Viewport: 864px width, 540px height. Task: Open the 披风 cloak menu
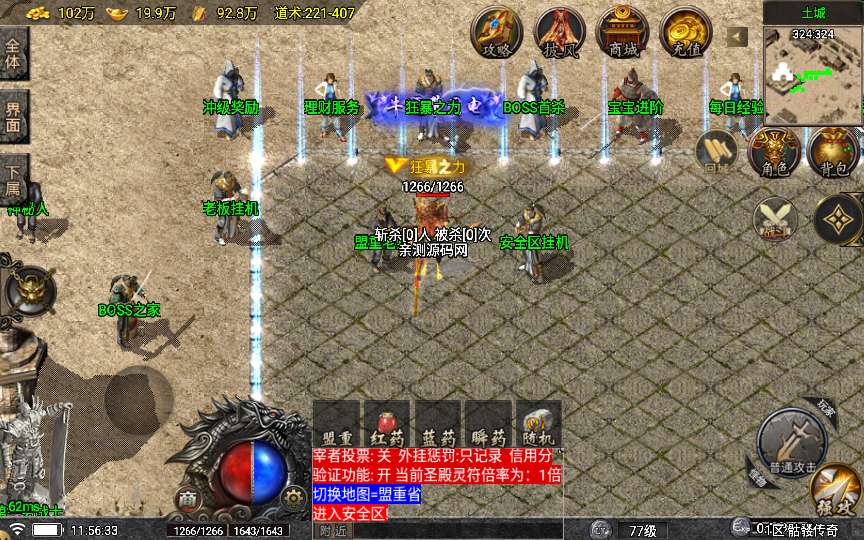(x=559, y=33)
